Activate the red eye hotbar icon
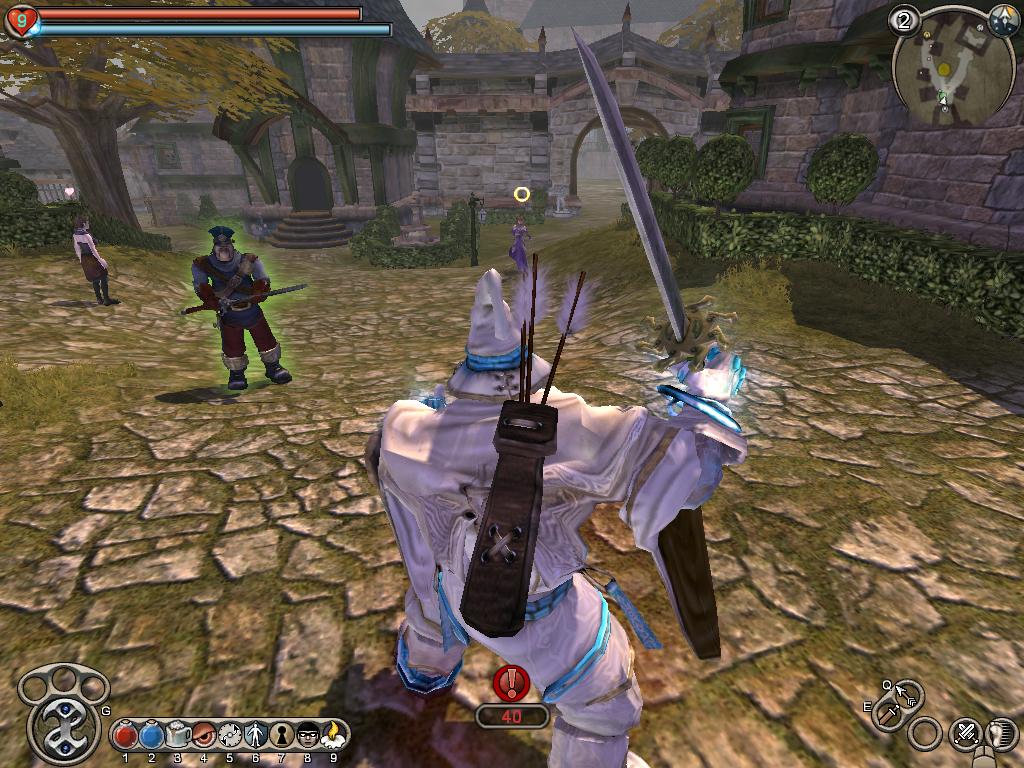 pos(204,735)
